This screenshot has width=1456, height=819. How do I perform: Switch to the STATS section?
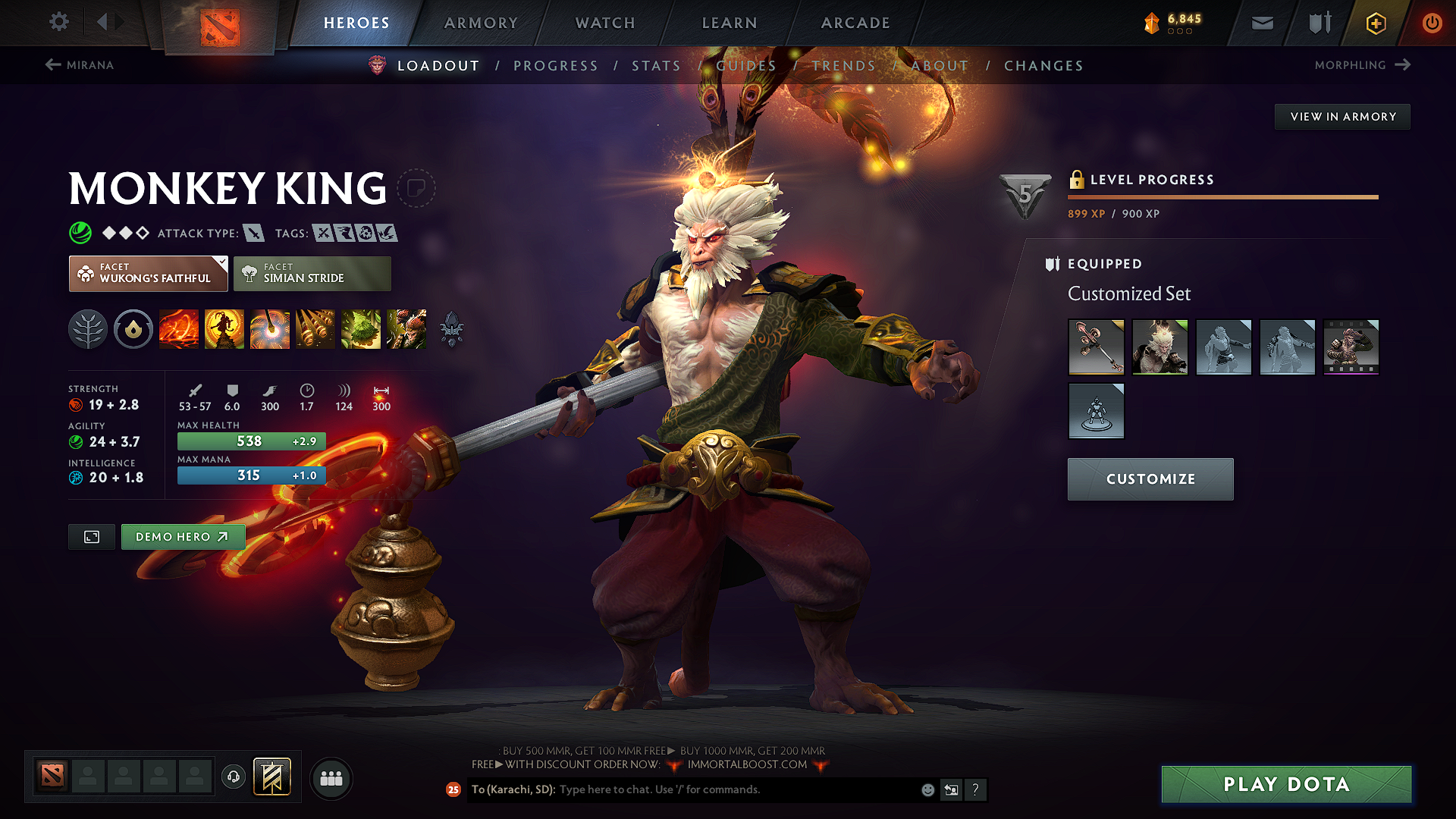[x=656, y=66]
